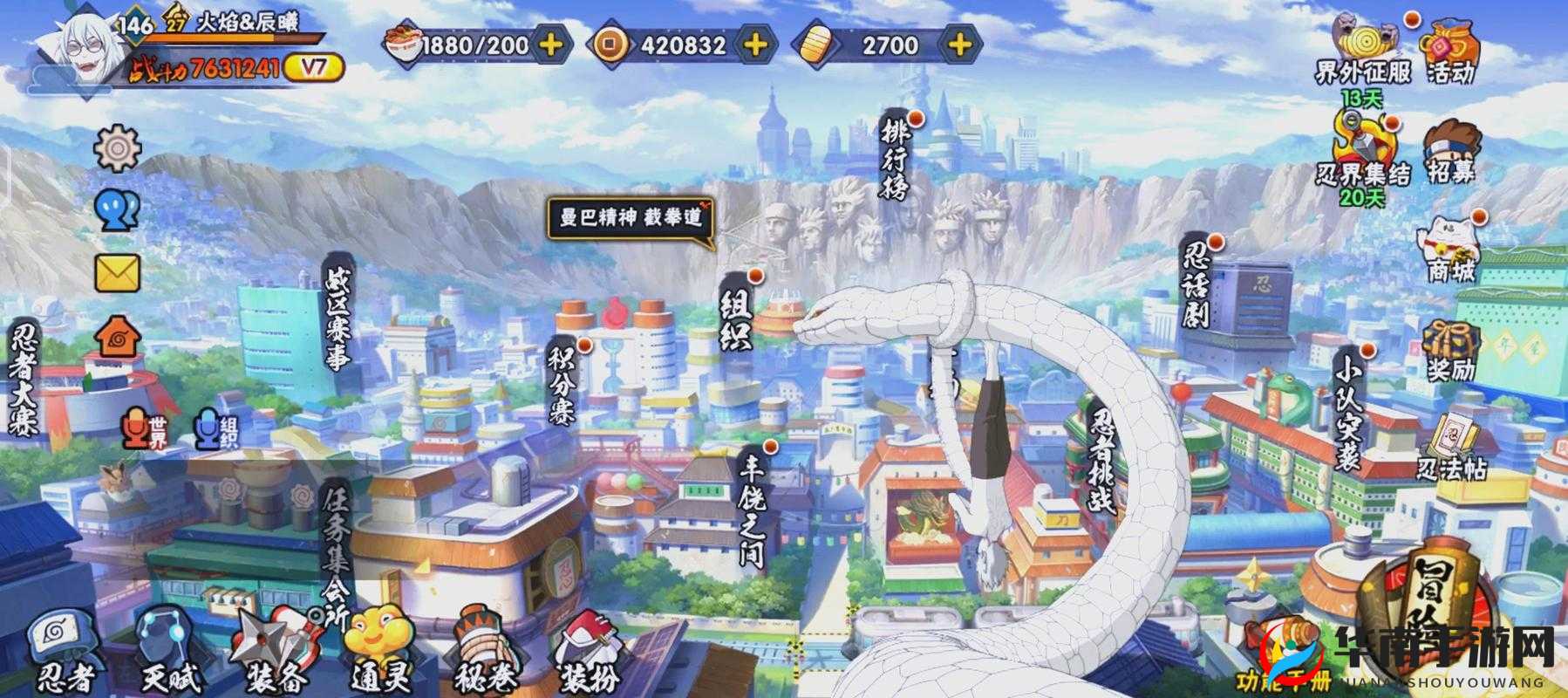
Task: Add ramen stamina with the plus button
Action: tap(551, 44)
